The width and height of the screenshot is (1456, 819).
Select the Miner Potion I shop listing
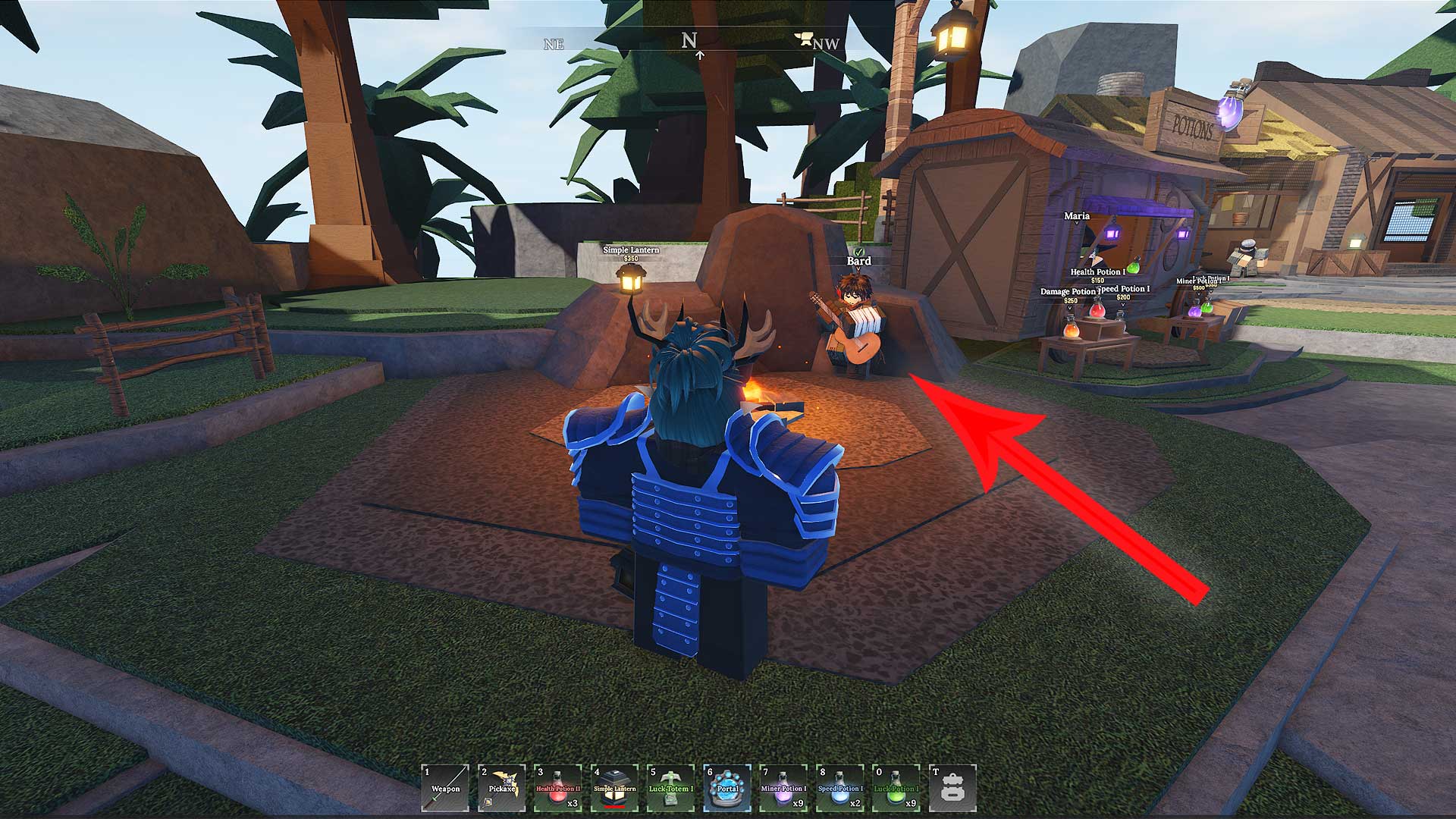pos(1200,281)
